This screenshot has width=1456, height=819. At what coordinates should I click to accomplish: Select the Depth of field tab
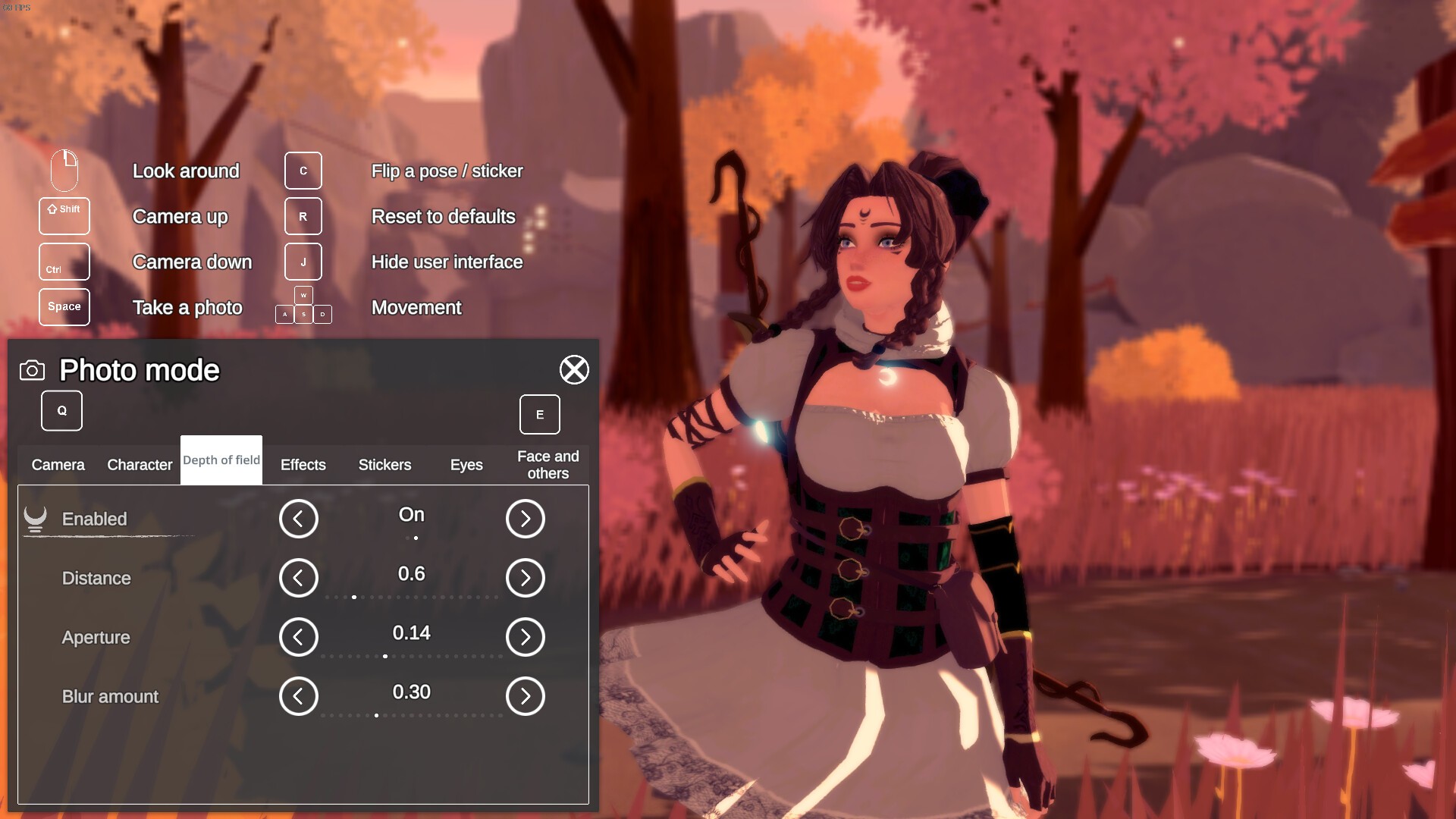pyautogui.click(x=221, y=460)
